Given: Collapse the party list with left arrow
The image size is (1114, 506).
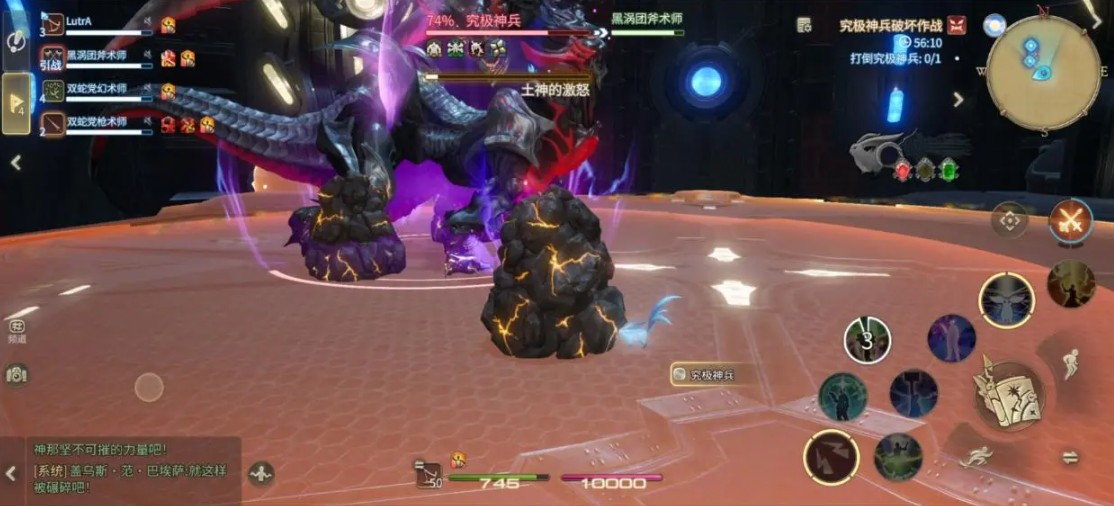Looking at the screenshot, I should click(16, 162).
